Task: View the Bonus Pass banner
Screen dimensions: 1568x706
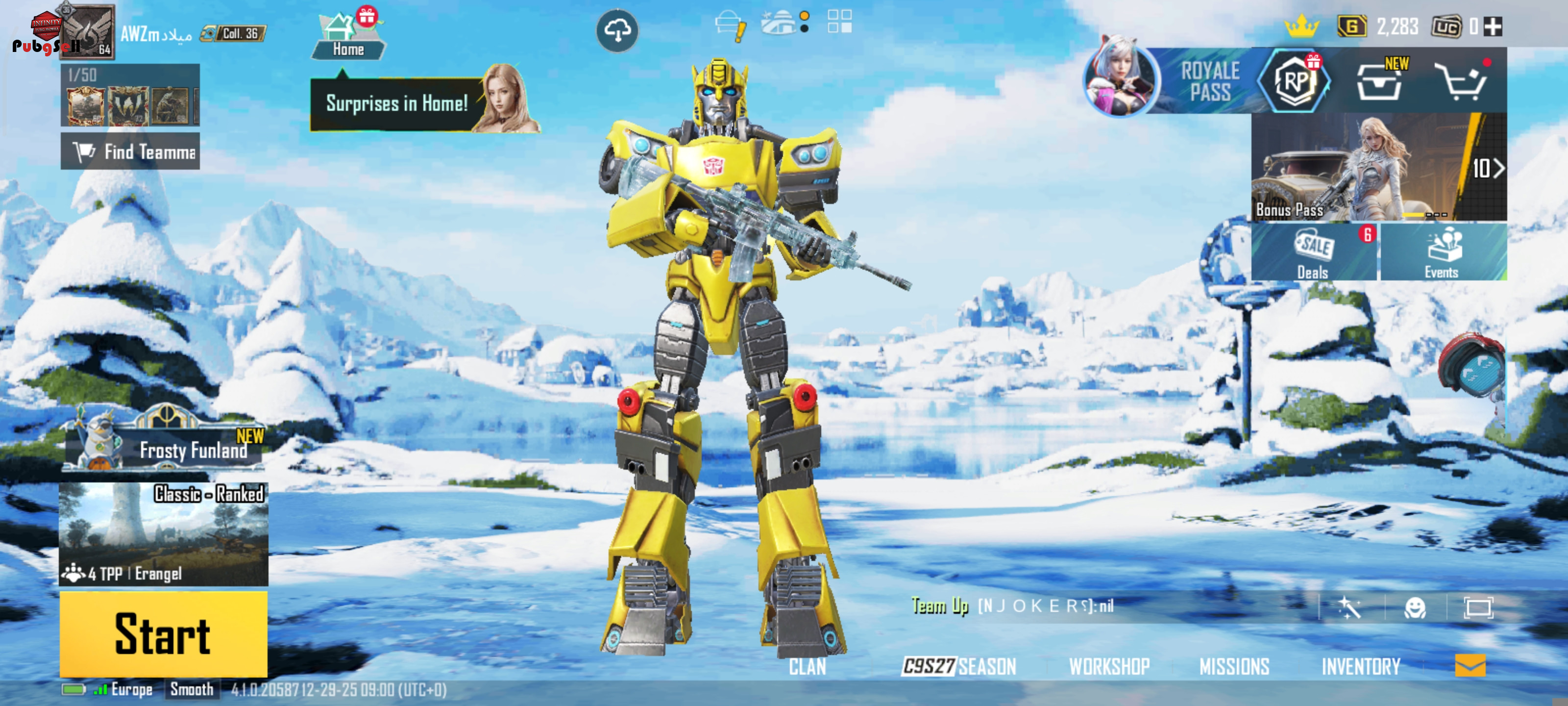Action: pos(1378,167)
